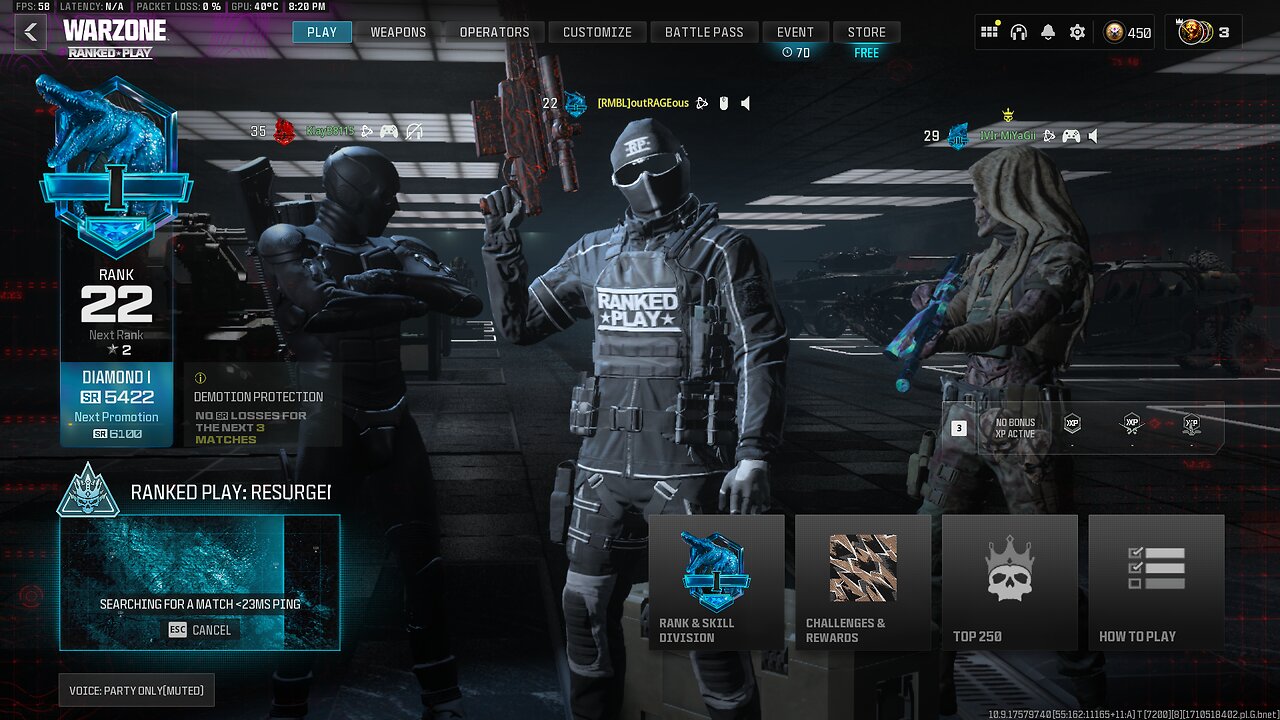Open the voice channels headset icon
1280x720 pixels.
[1018, 32]
